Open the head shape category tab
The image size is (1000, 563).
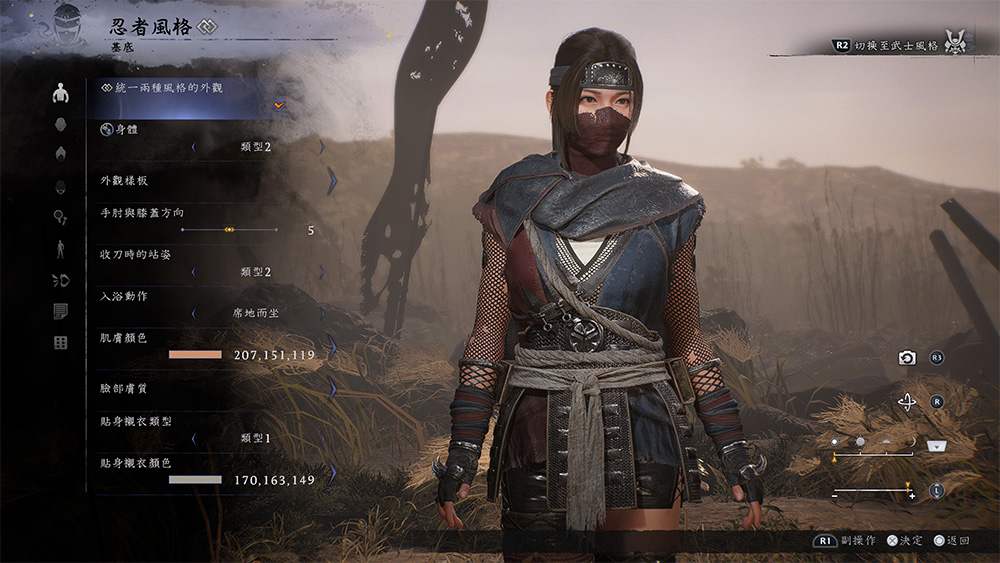(x=60, y=125)
